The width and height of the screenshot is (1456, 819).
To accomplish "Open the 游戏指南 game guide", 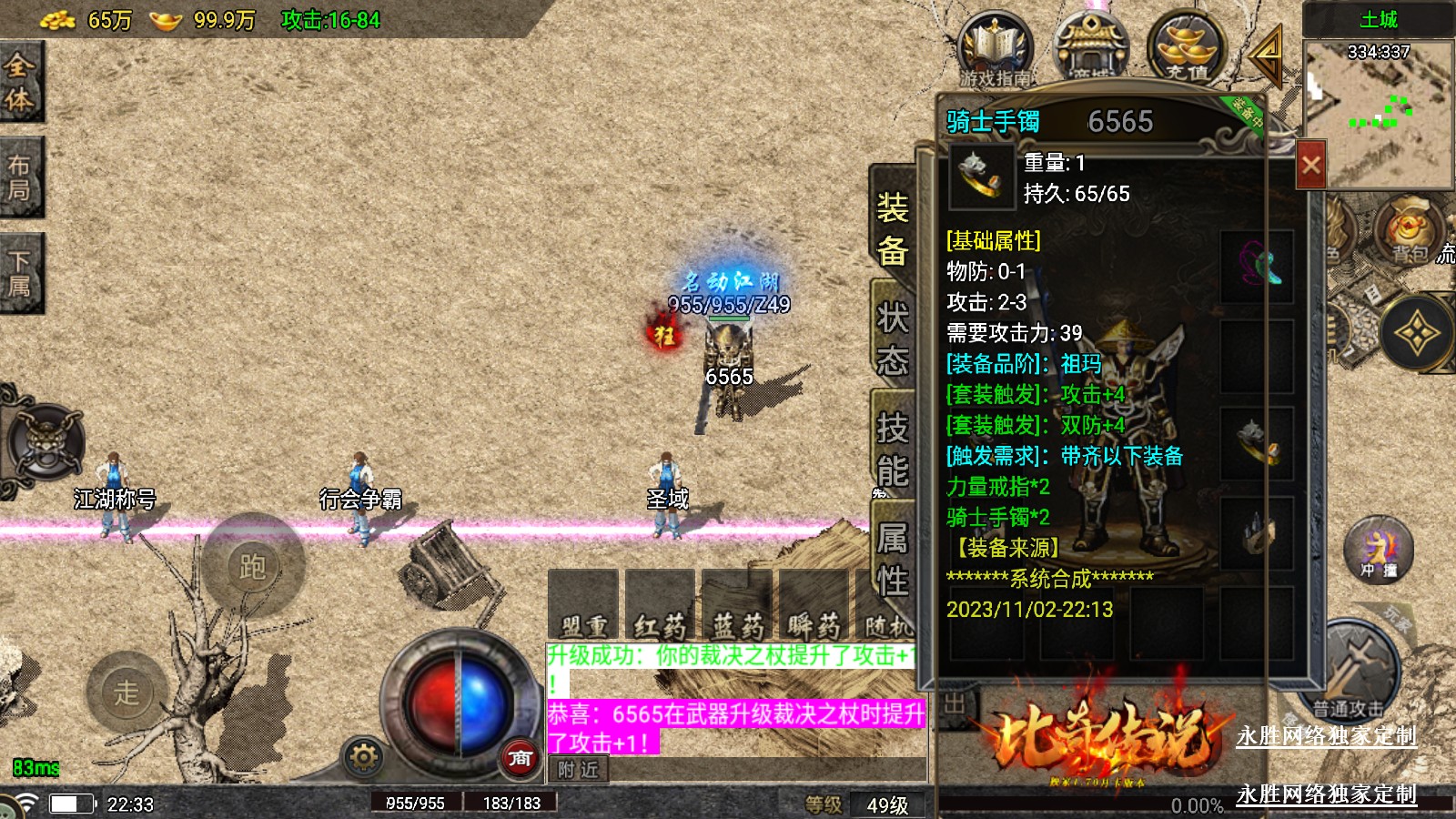I will (995, 50).
